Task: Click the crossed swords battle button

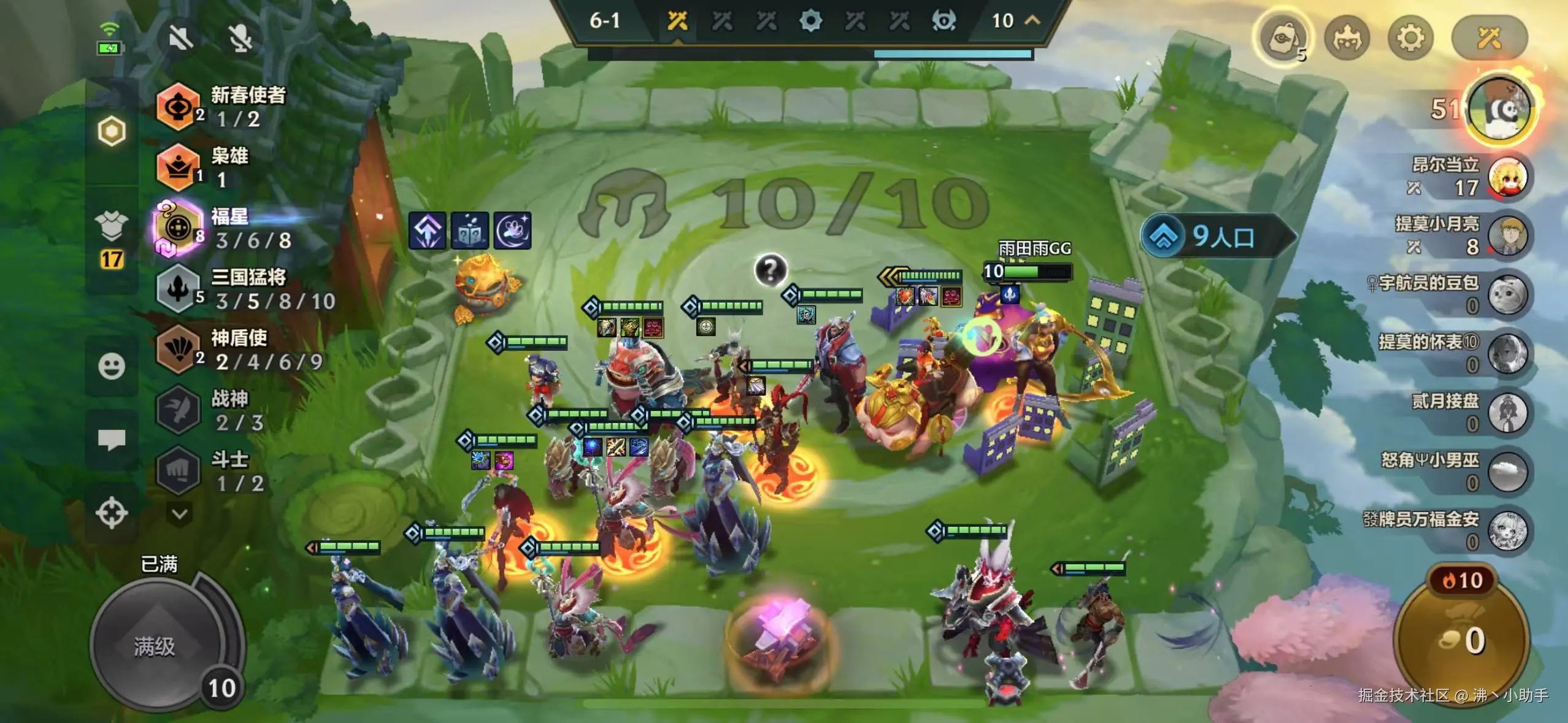Action: (1488, 39)
